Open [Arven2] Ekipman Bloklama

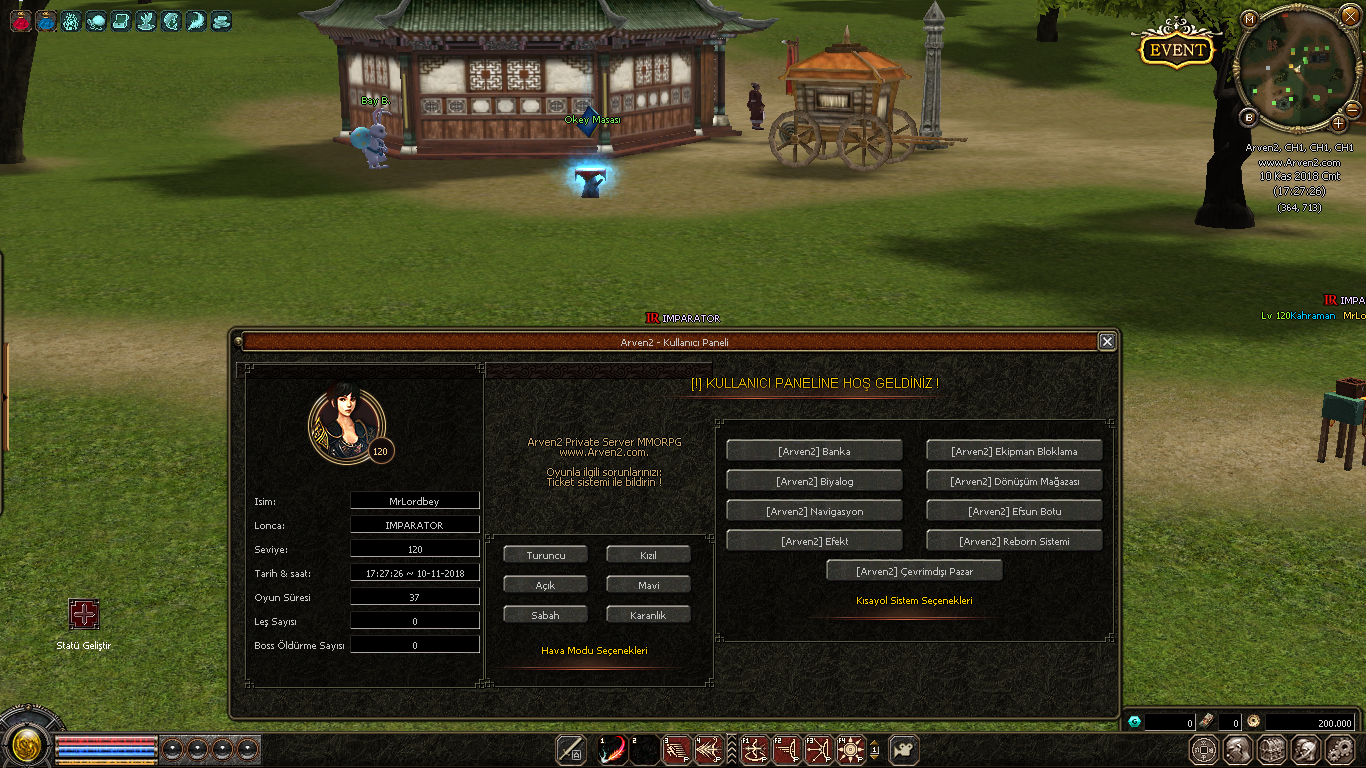click(1014, 451)
